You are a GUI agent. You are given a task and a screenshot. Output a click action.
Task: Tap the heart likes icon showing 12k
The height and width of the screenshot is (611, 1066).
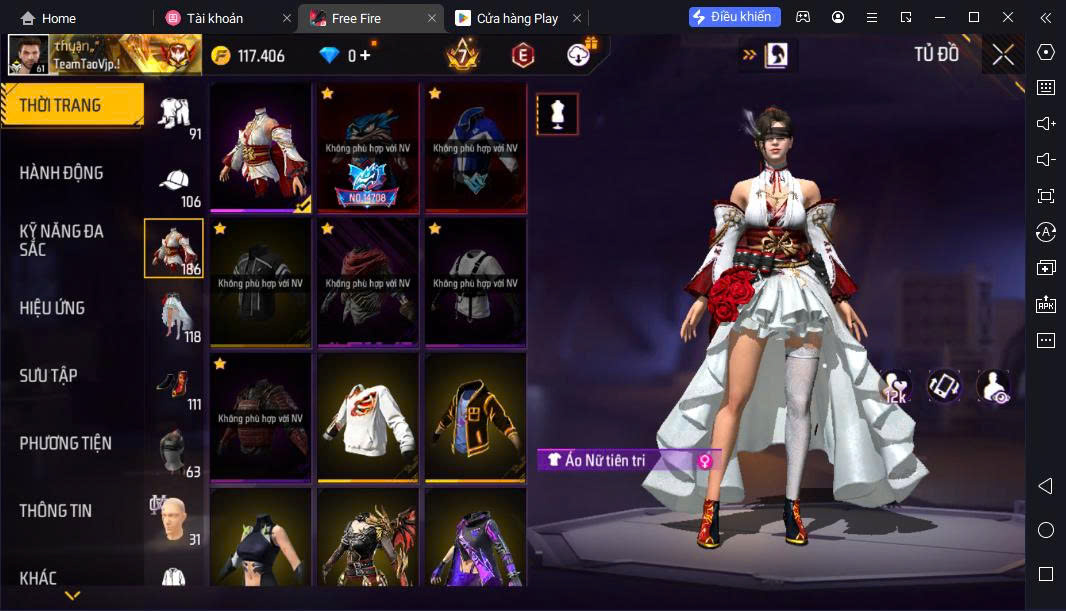tap(894, 387)
